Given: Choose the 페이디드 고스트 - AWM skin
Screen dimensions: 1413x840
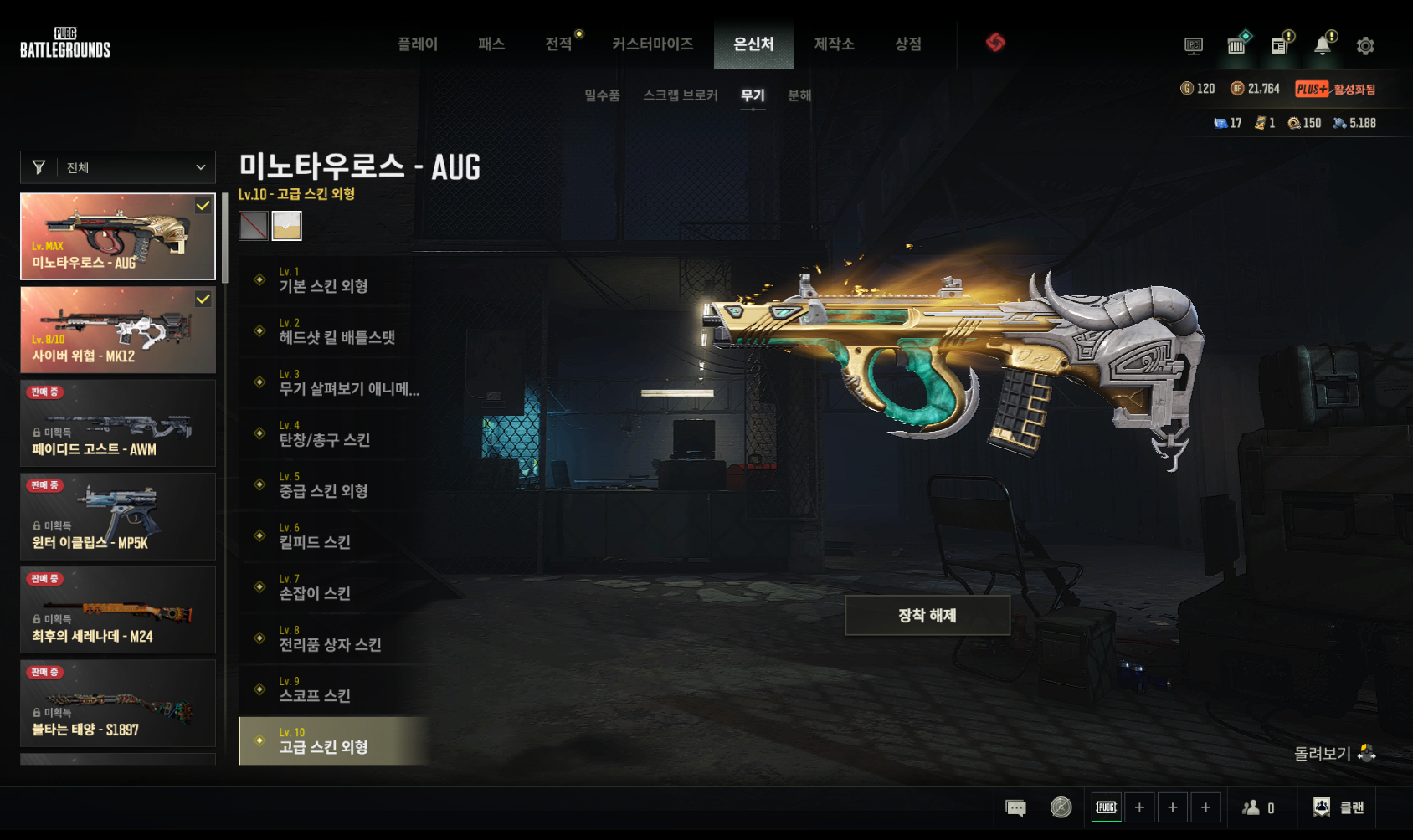Looking at the screenshot, I should (118, 423).
